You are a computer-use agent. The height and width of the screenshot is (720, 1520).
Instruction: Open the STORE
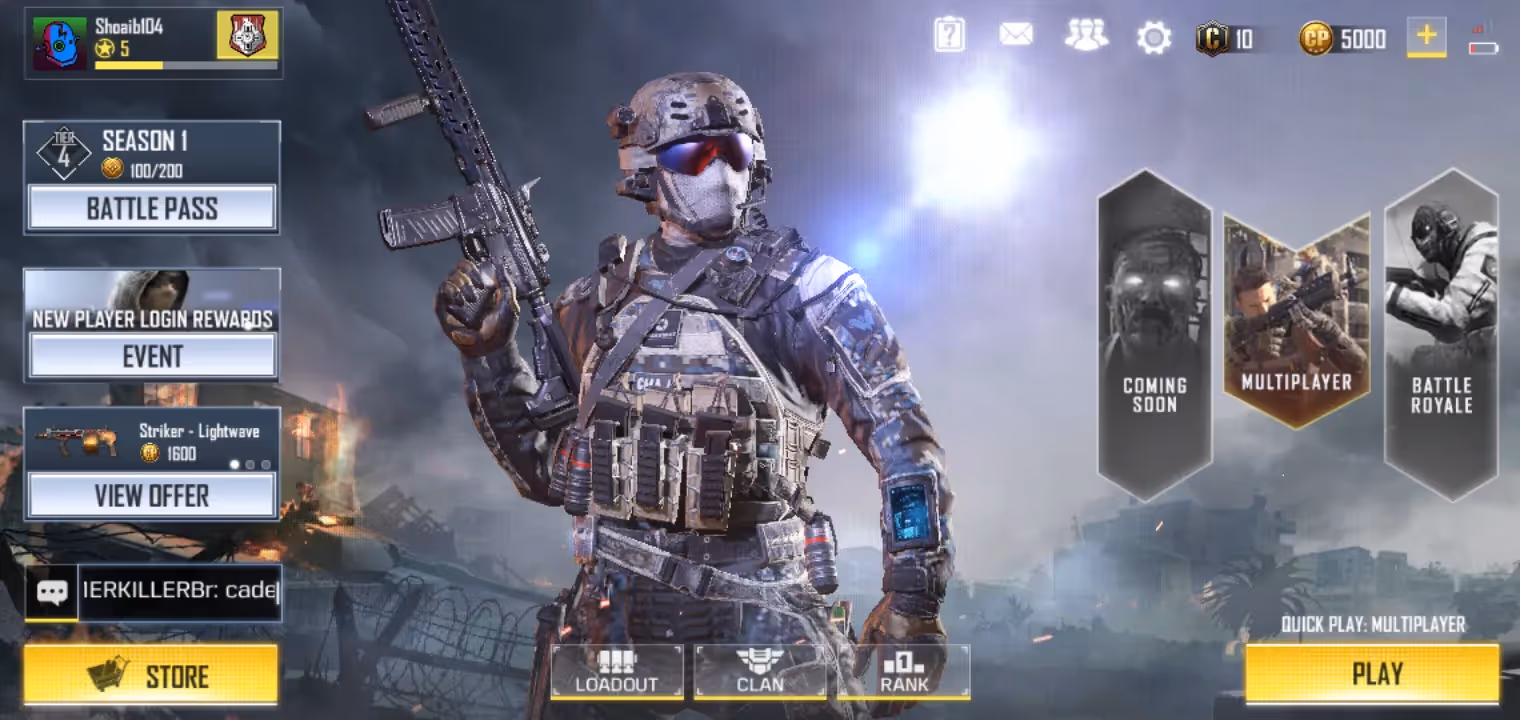[152, 675]
